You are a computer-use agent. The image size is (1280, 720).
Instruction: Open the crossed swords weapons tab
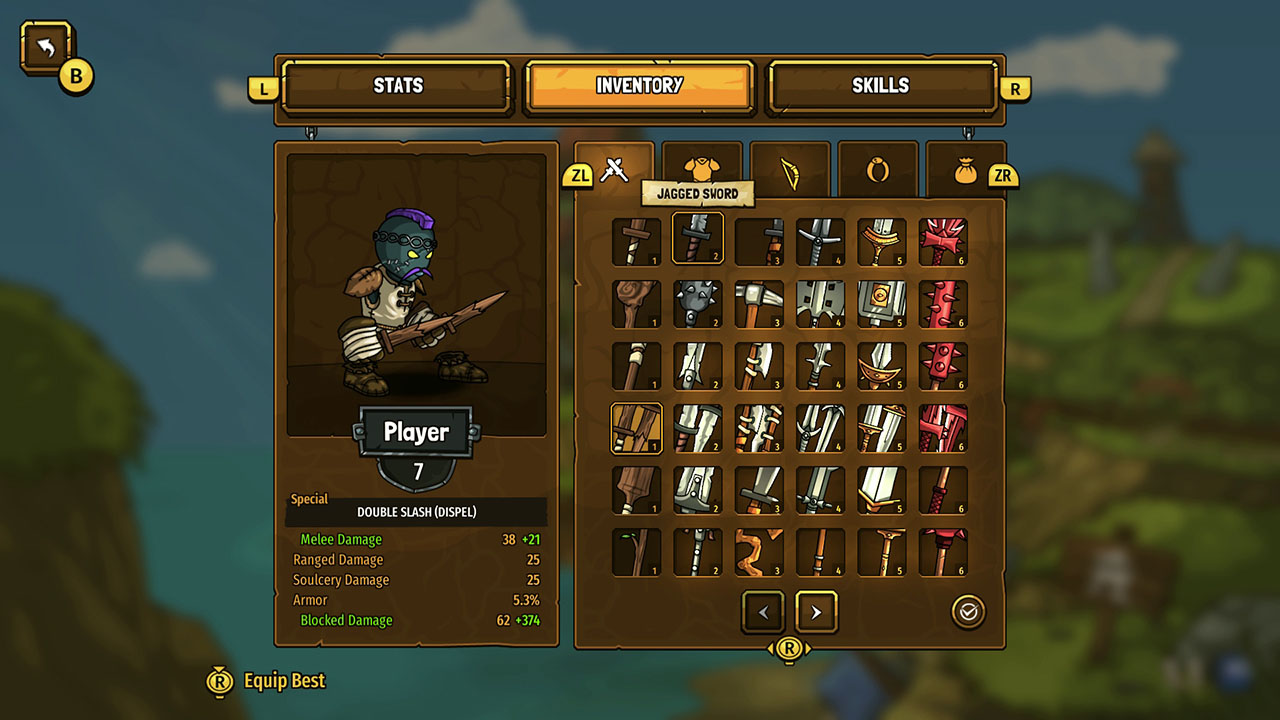tap(615, 170)
